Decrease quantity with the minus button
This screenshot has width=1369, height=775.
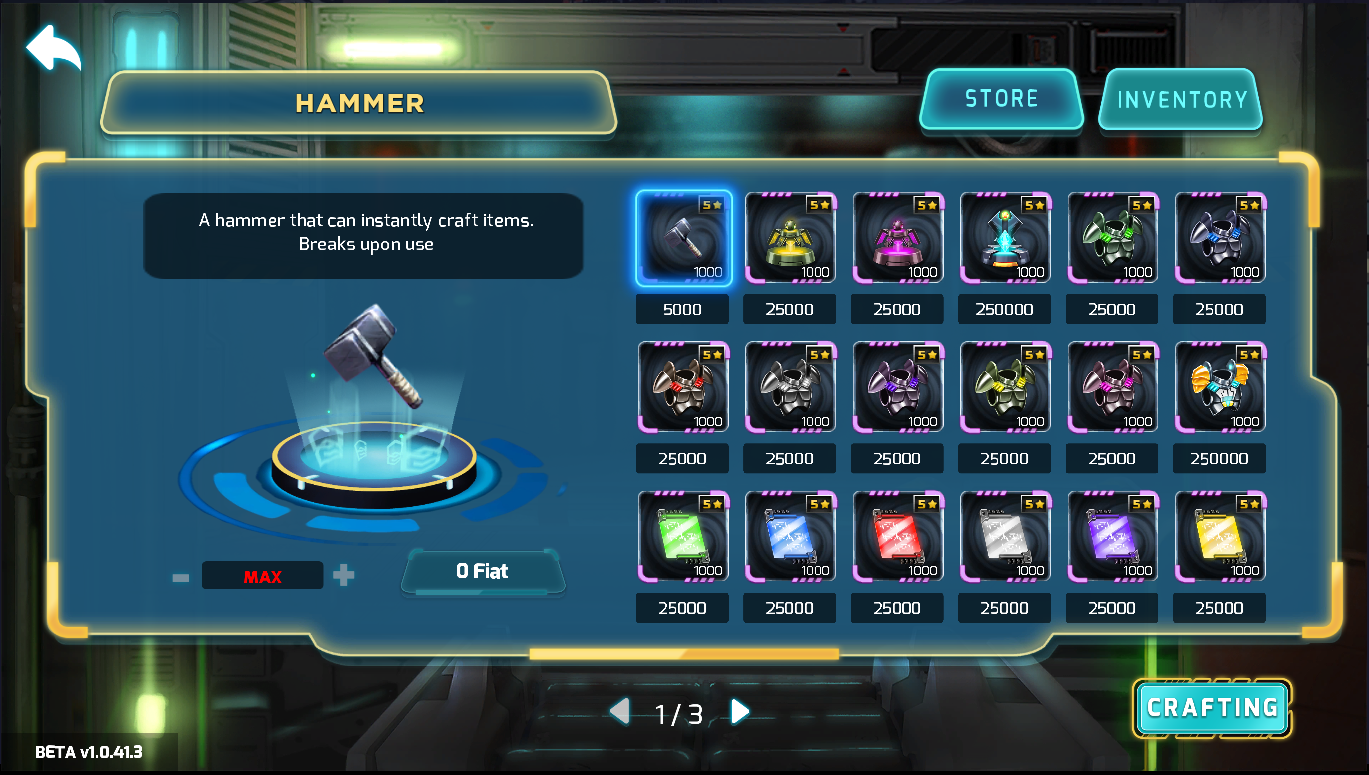[x=181, y=577]
